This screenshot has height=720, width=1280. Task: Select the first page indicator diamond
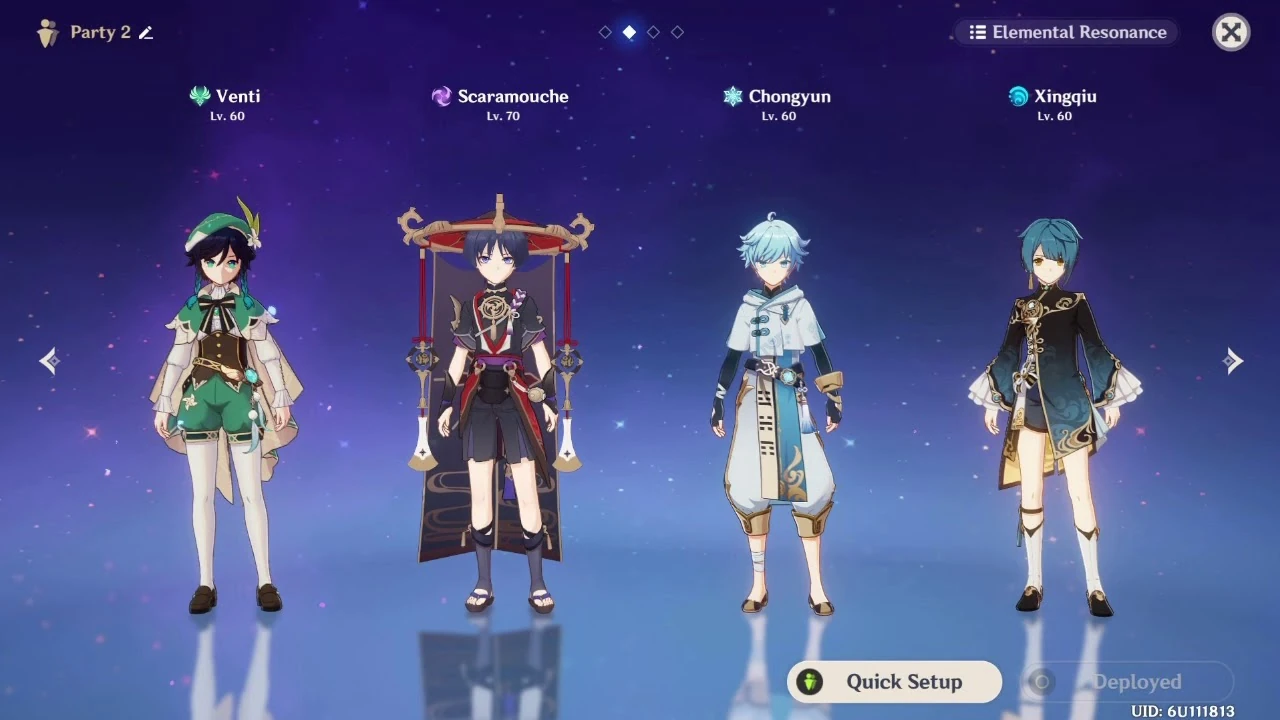604,31
